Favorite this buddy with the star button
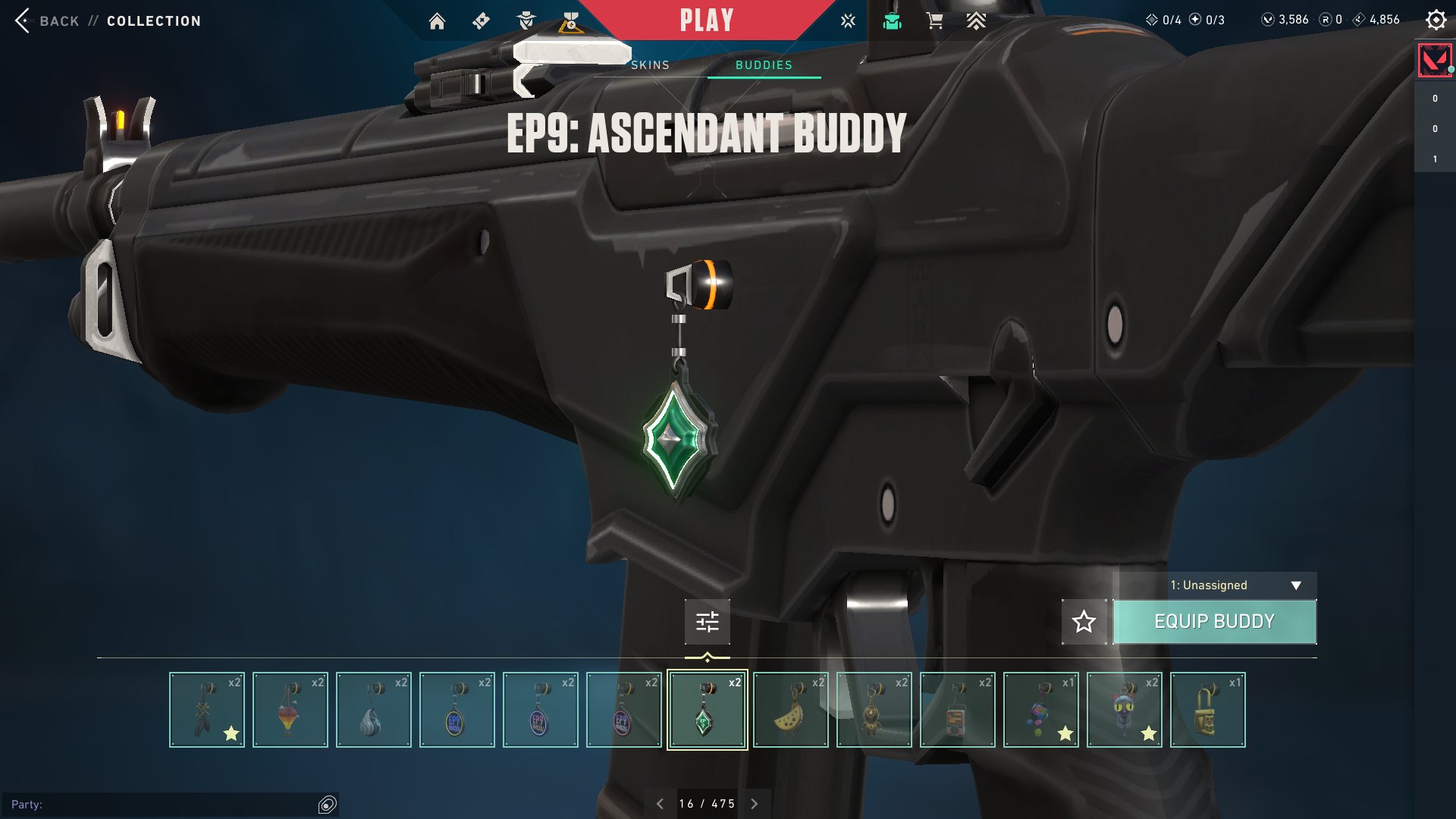 [1084, 622]
